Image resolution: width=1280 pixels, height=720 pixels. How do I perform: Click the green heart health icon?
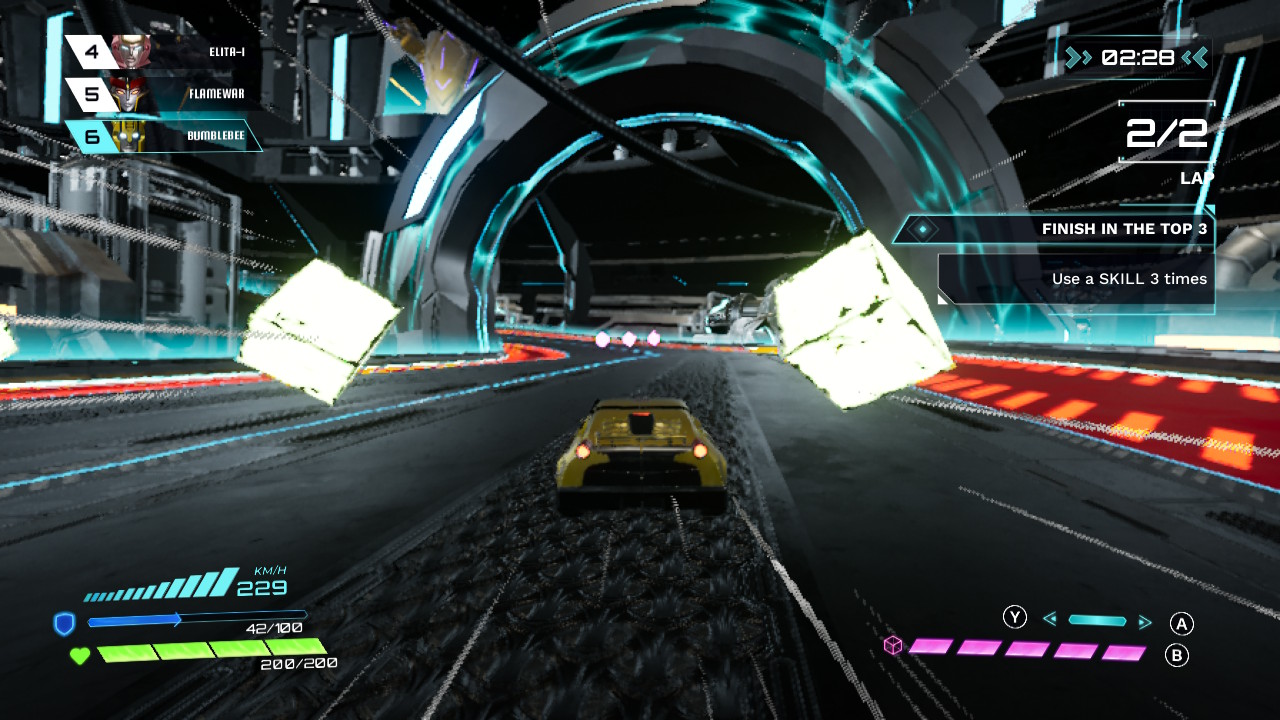coord(79,656)
